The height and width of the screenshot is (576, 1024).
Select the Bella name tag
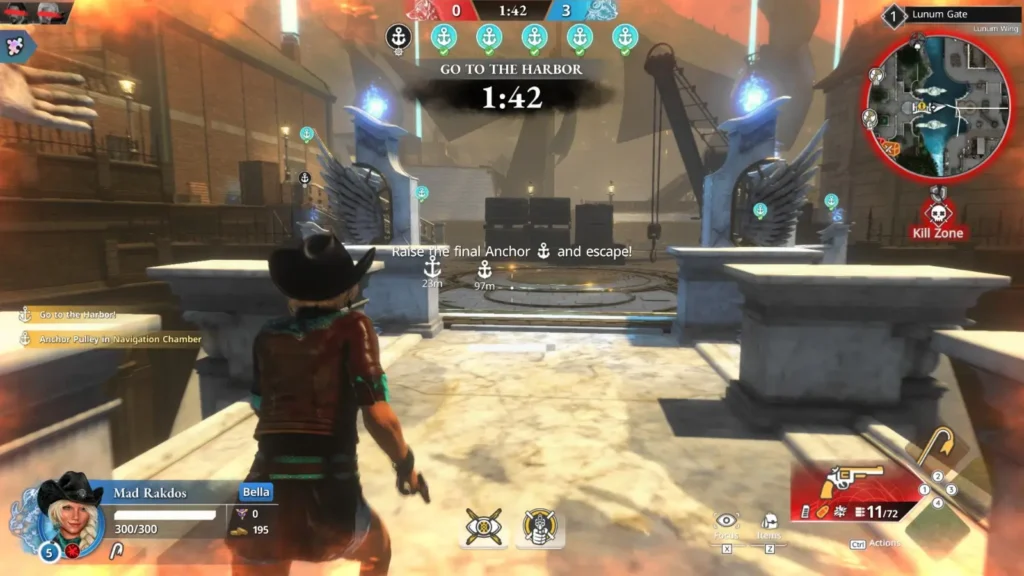pos(256,492)
